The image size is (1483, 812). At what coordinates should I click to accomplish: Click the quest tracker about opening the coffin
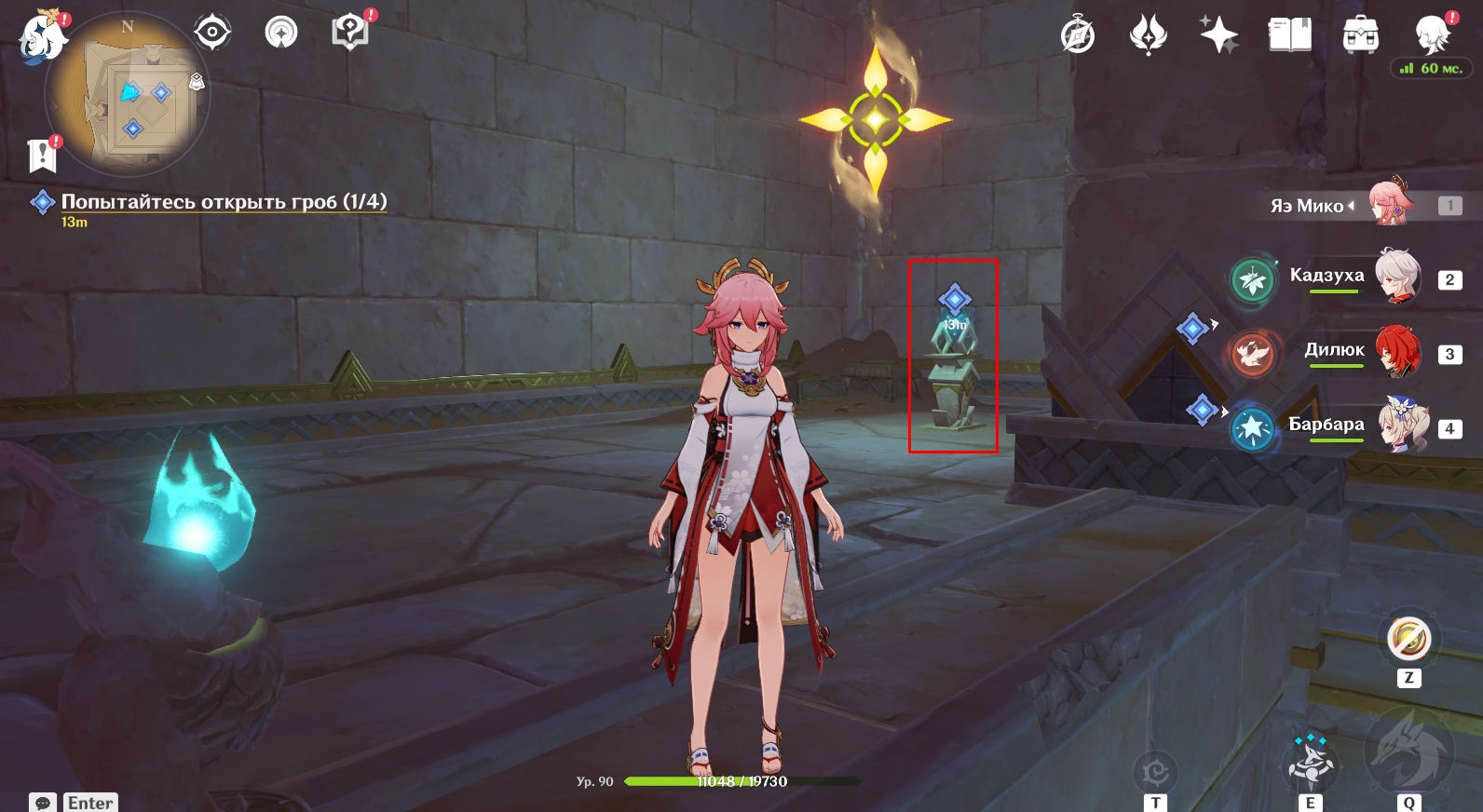[x=224, y=202]
